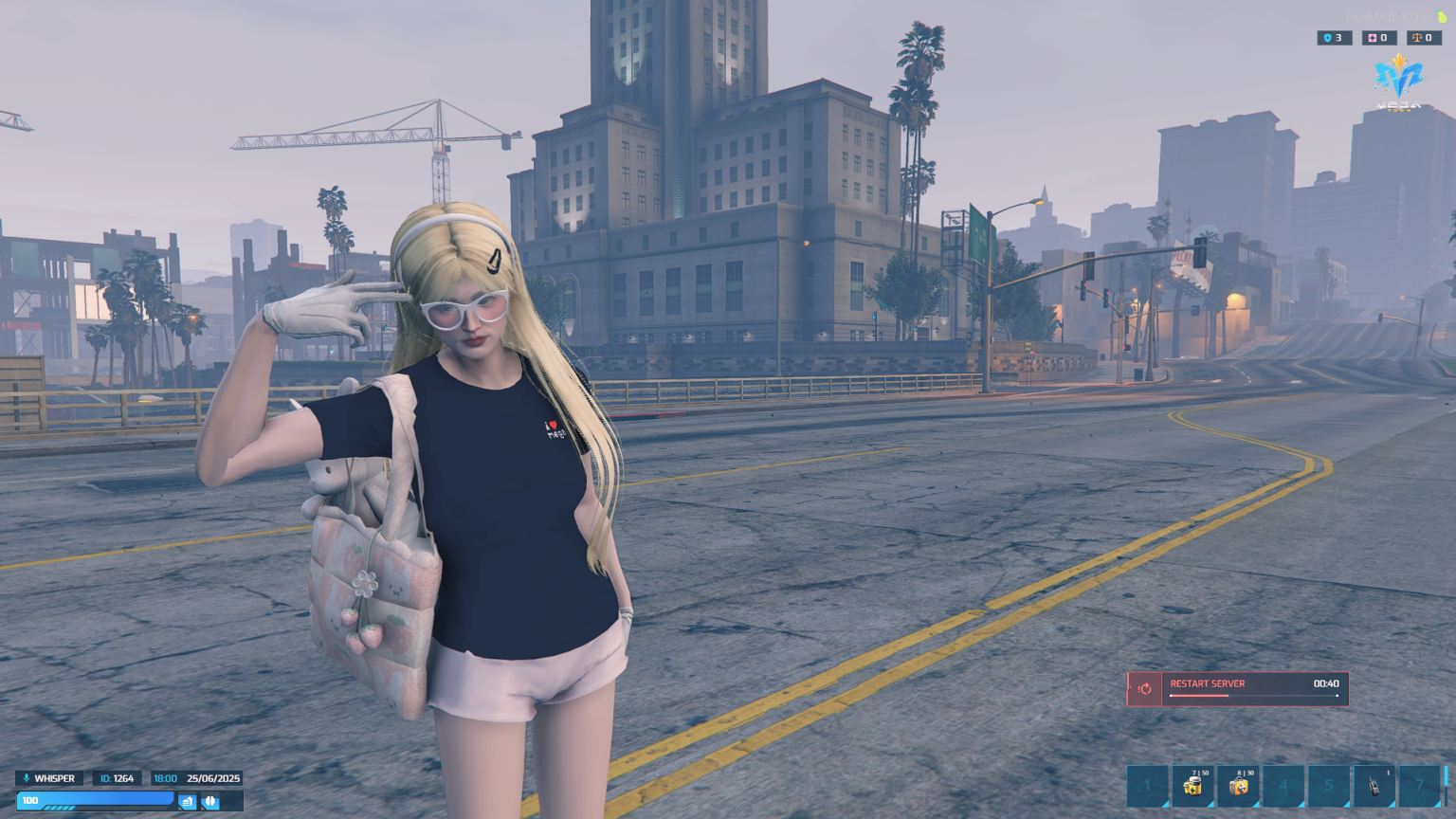The height and width of the screenshot is (819, 1456).
Task: Select the painkillers in hotbar slot 2
Action: pyautogui.click(x=1192, y=786)
